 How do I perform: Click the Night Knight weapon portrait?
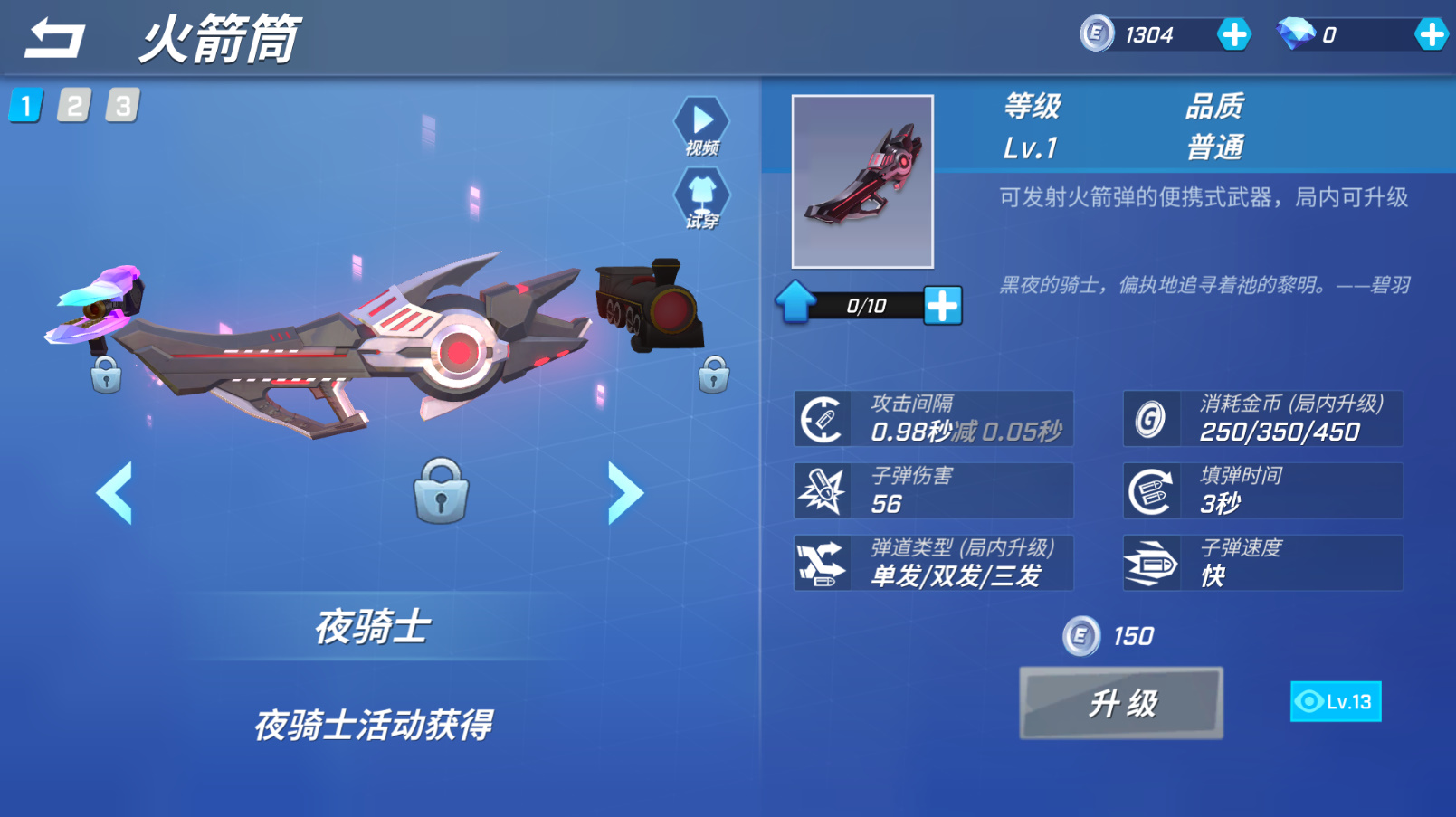[x=862, y=182]
